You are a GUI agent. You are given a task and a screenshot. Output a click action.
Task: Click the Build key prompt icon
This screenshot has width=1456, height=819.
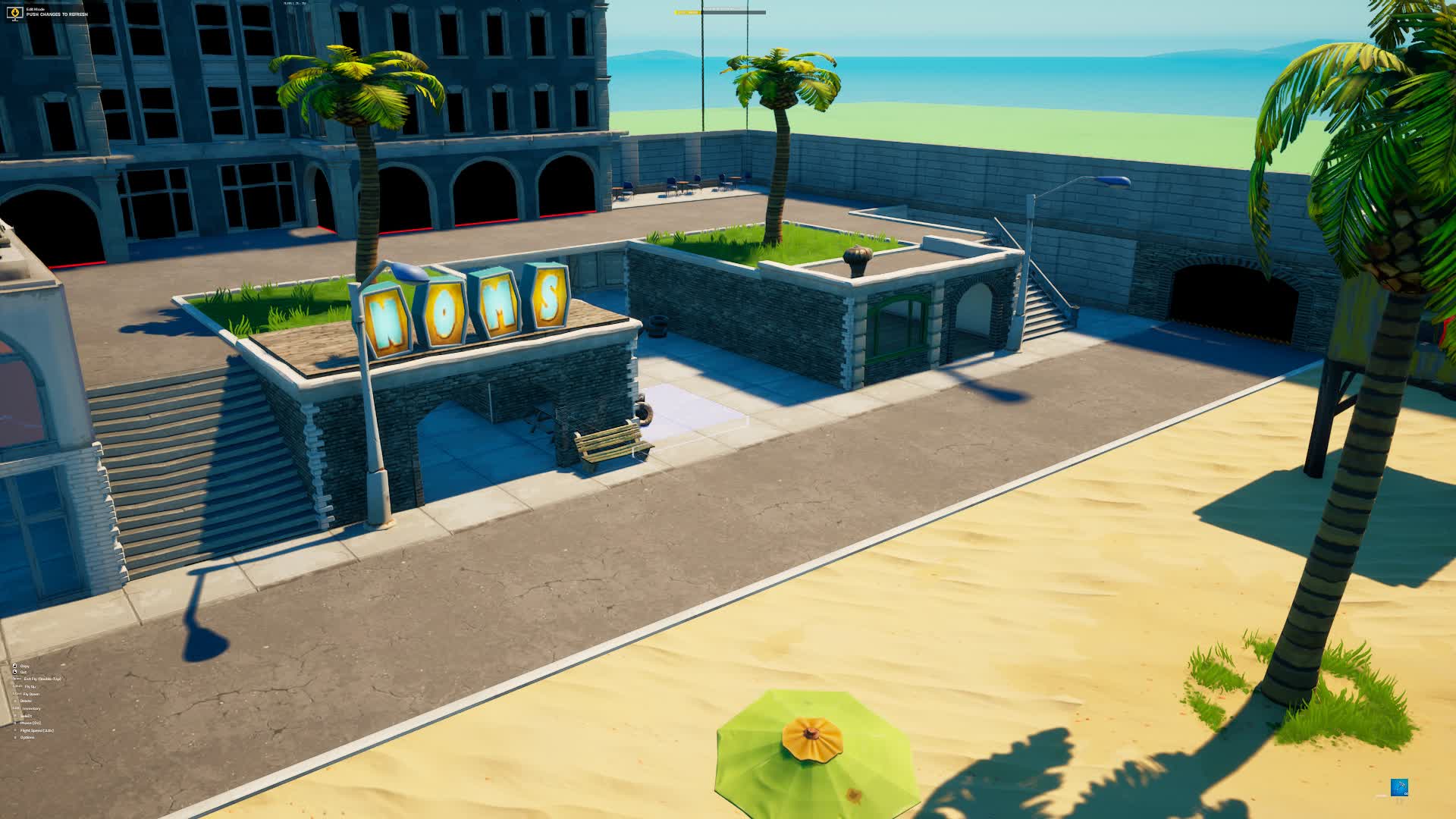pos(15,715)
